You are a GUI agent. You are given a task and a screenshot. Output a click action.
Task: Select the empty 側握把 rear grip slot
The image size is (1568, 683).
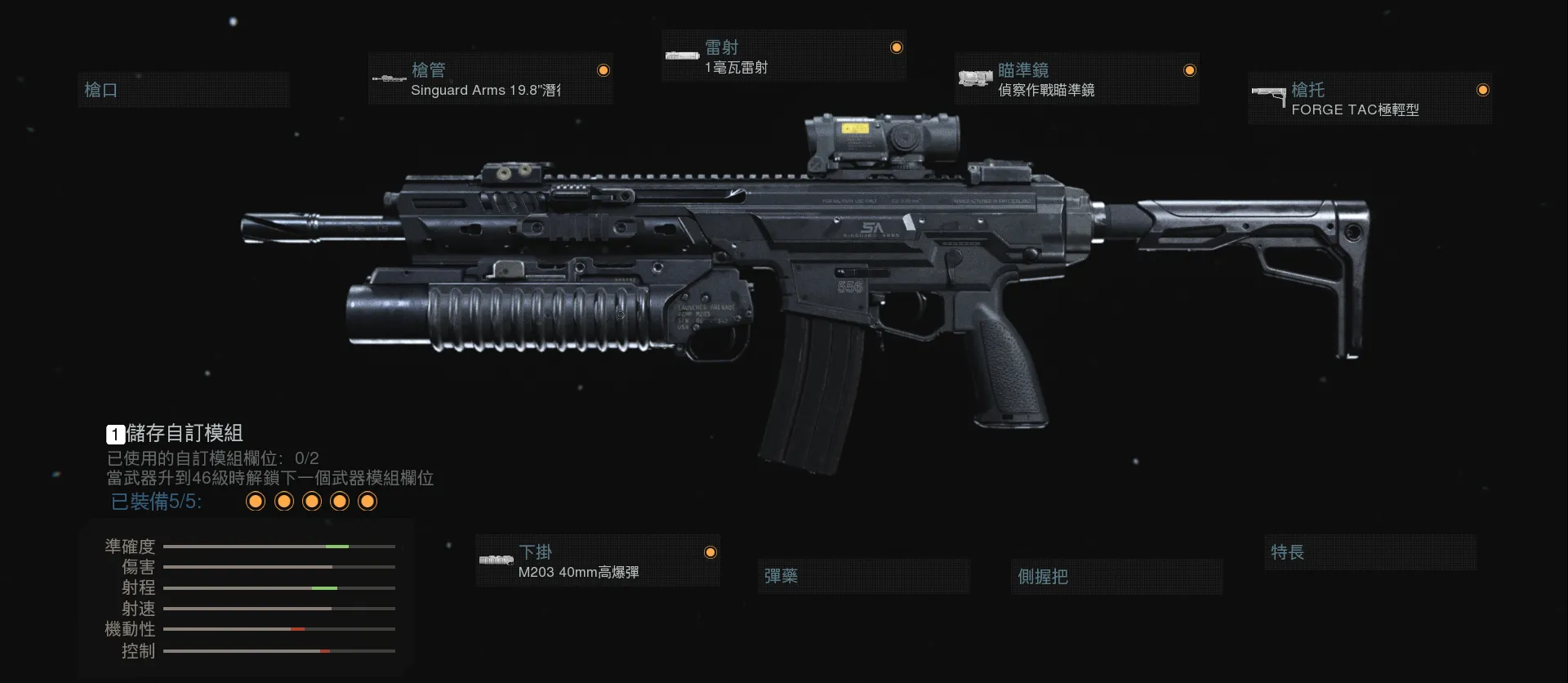pos(1116,577)
